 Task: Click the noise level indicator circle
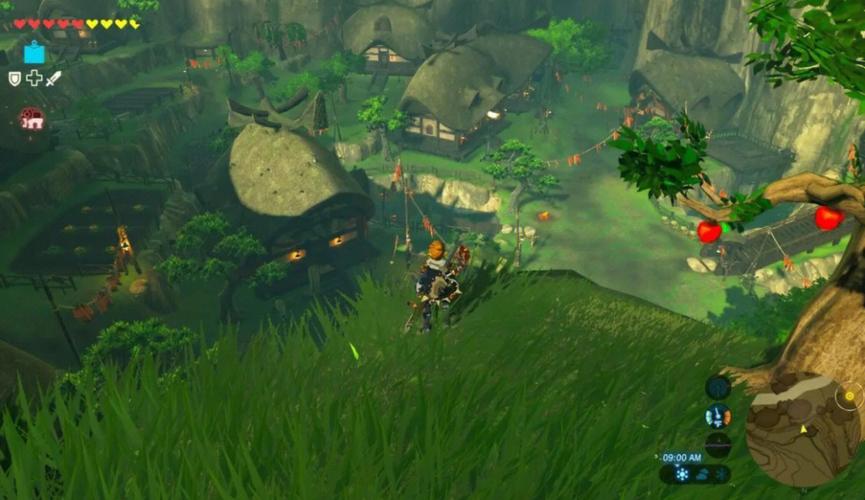point(717,445)
